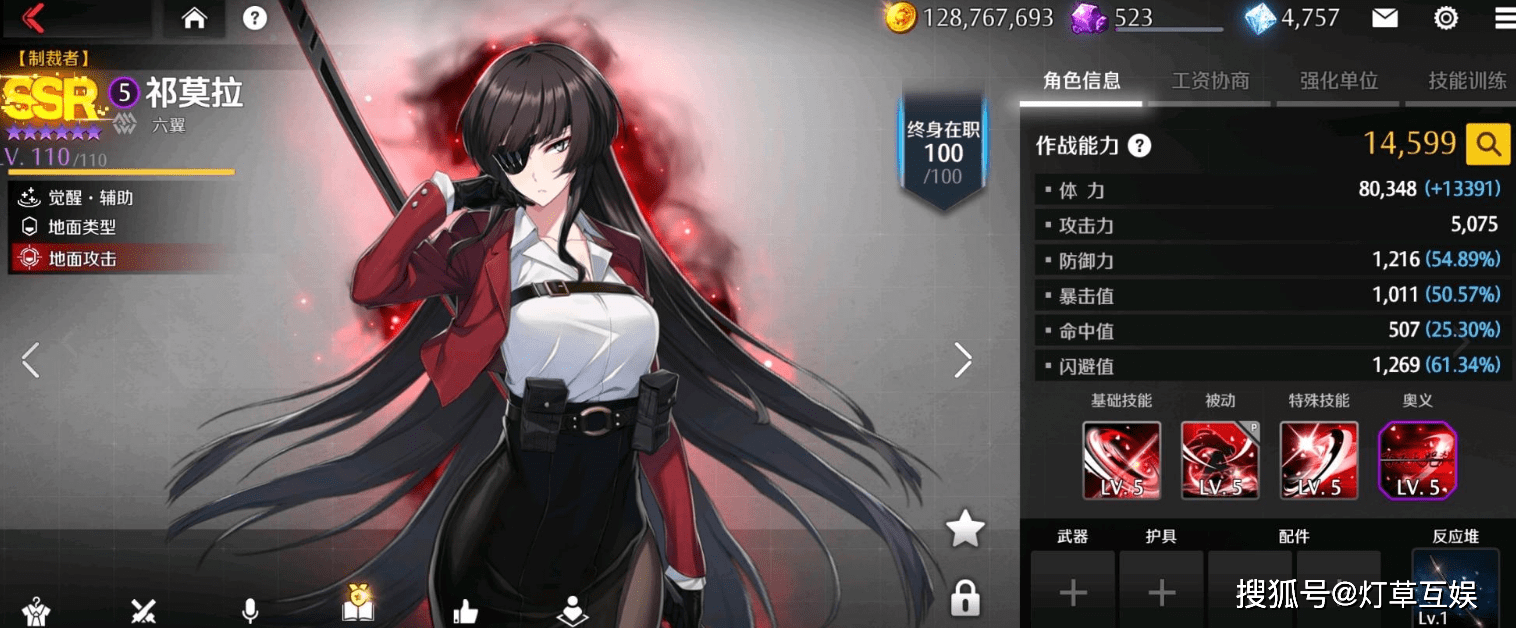Show the 作战能力 help tooltip
Screen dimensions: 1516x628
pos(1139,146)
